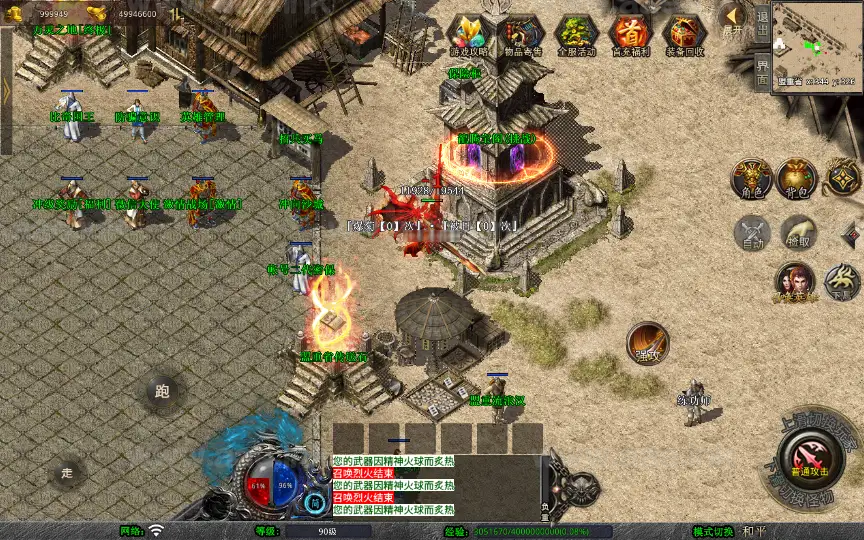Toggle the 展开 expand arrow button

click(x=733, y=18)
